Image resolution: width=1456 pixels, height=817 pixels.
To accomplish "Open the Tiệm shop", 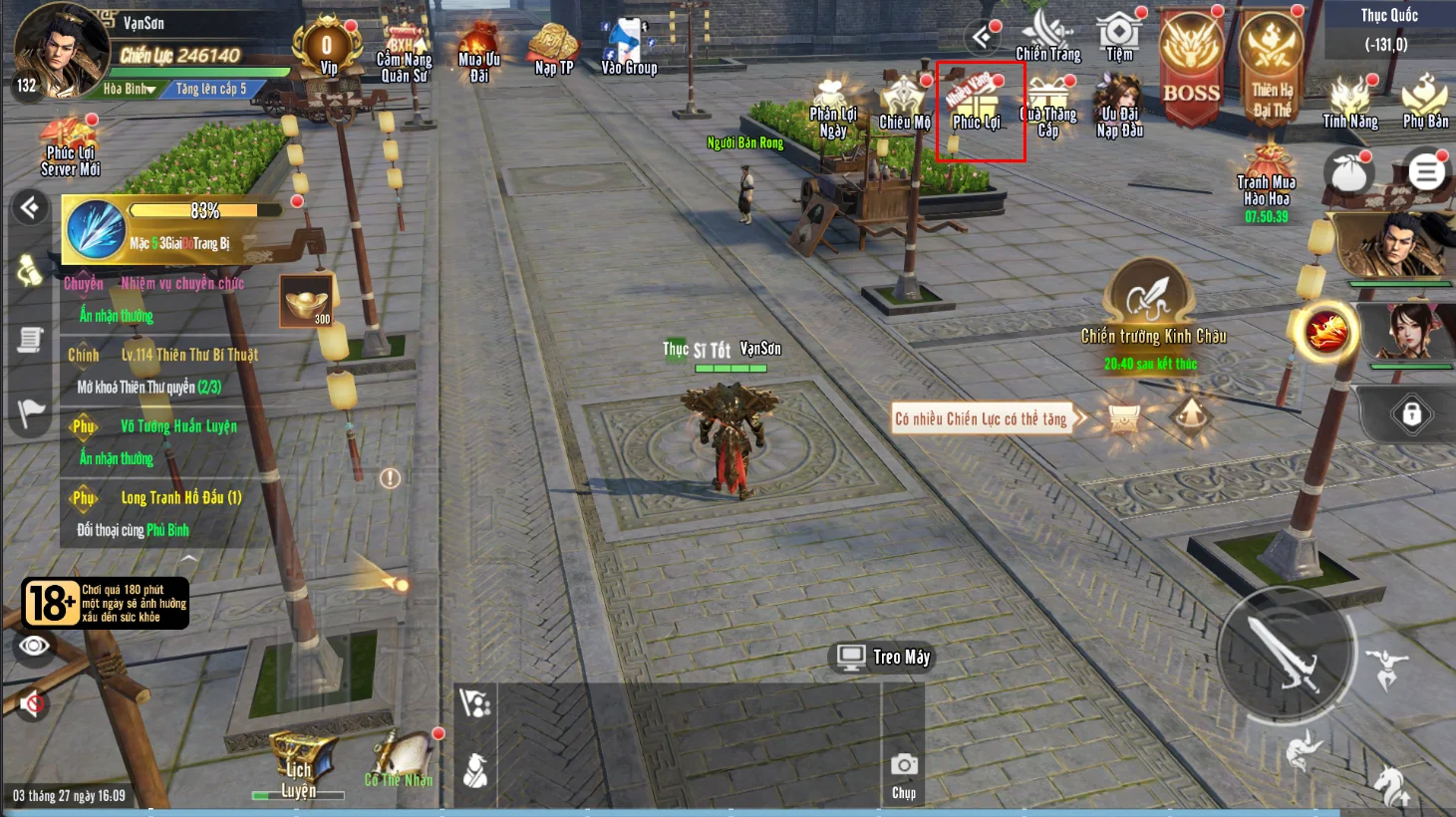I will pos(1119,35).
